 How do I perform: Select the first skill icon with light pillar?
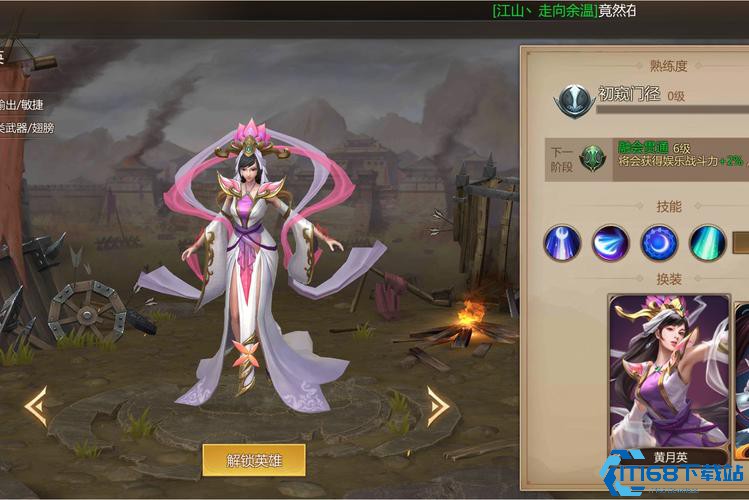[562, 243]
